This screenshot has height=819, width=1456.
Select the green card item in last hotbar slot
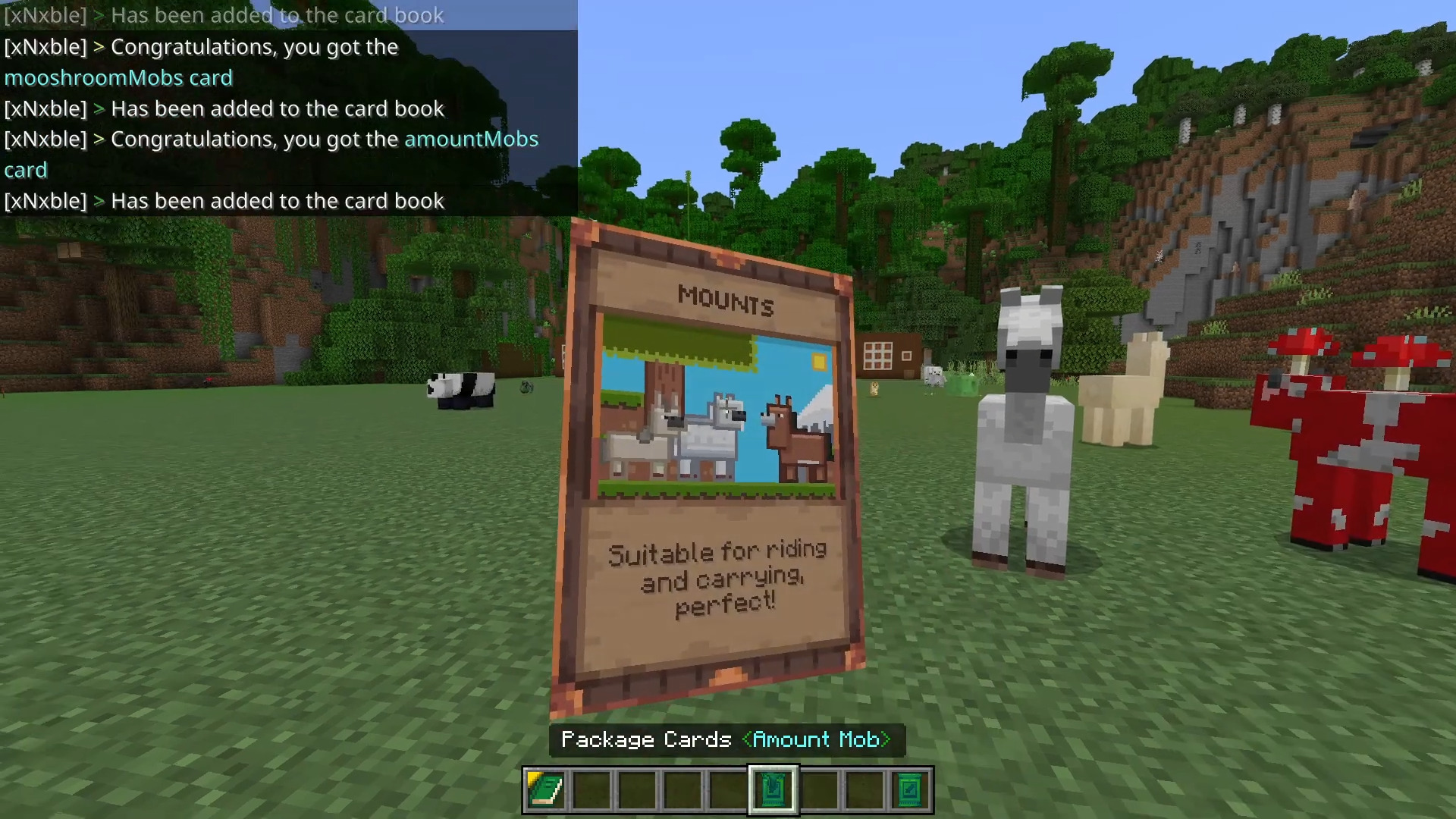pos(909,789)
